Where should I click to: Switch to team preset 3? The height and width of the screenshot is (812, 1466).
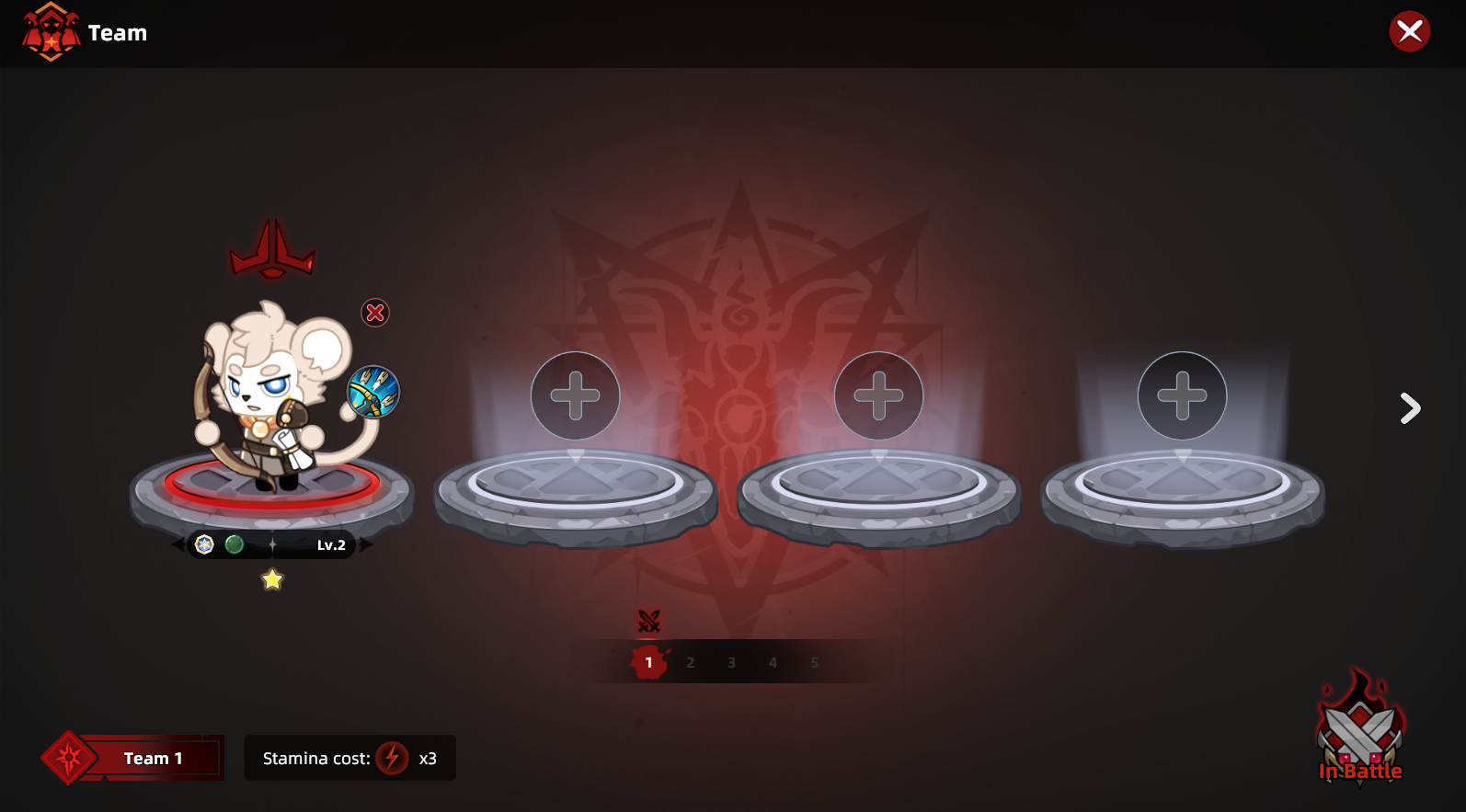tap(731, 662)
